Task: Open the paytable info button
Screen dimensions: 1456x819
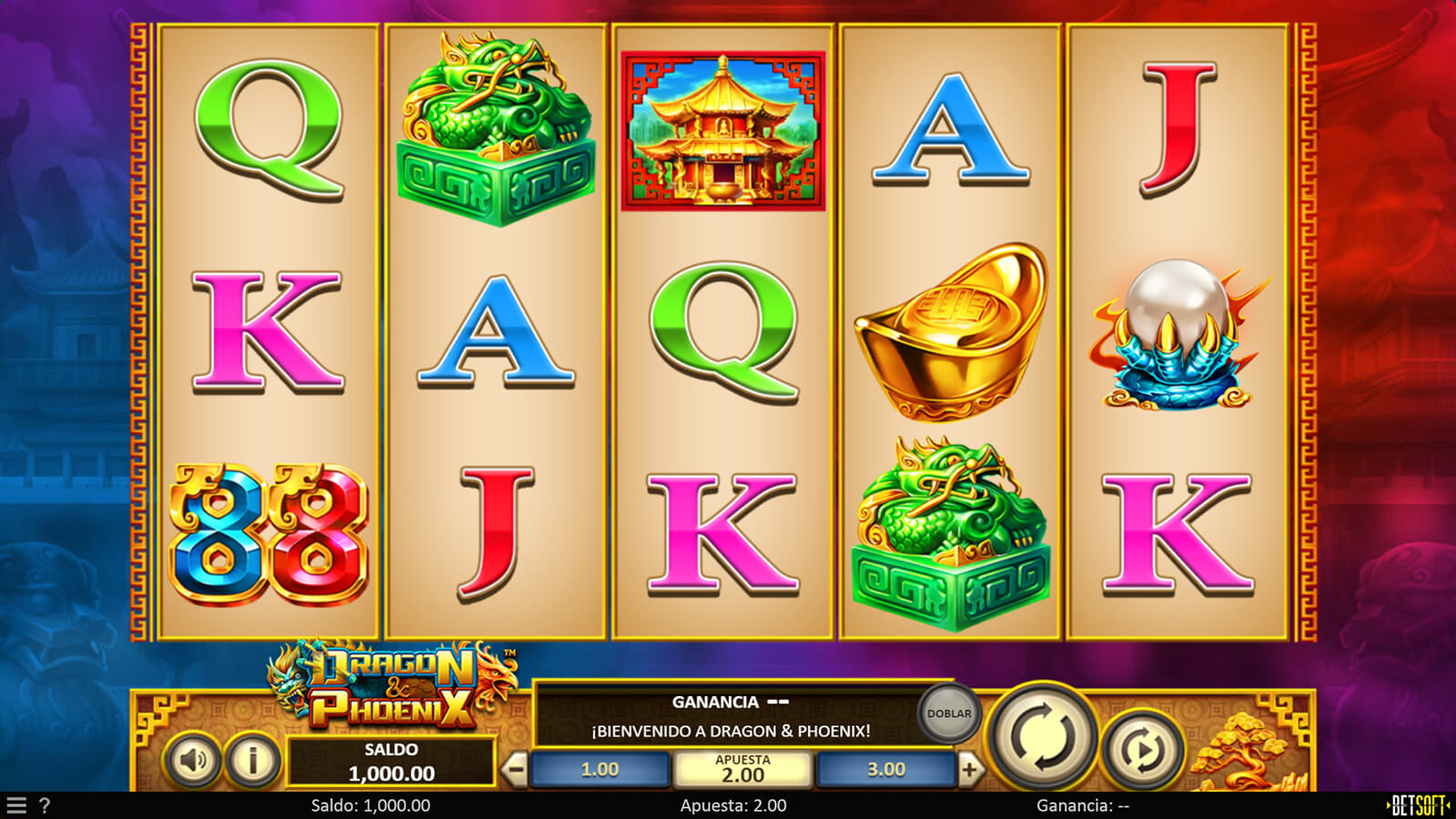Action: tap(252, 760)
